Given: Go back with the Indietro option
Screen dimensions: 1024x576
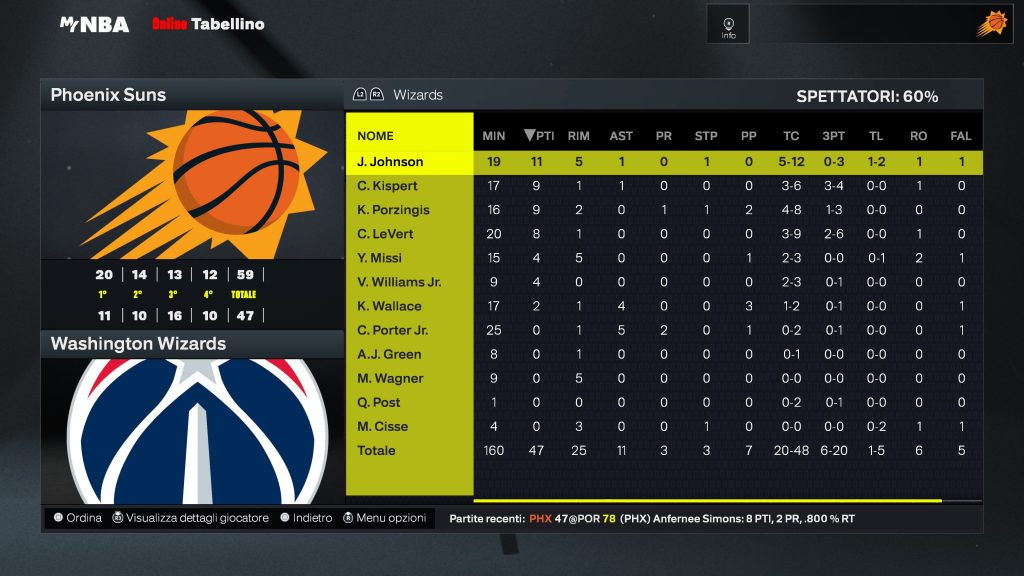Looking at the screenshot, I should 306,518.
